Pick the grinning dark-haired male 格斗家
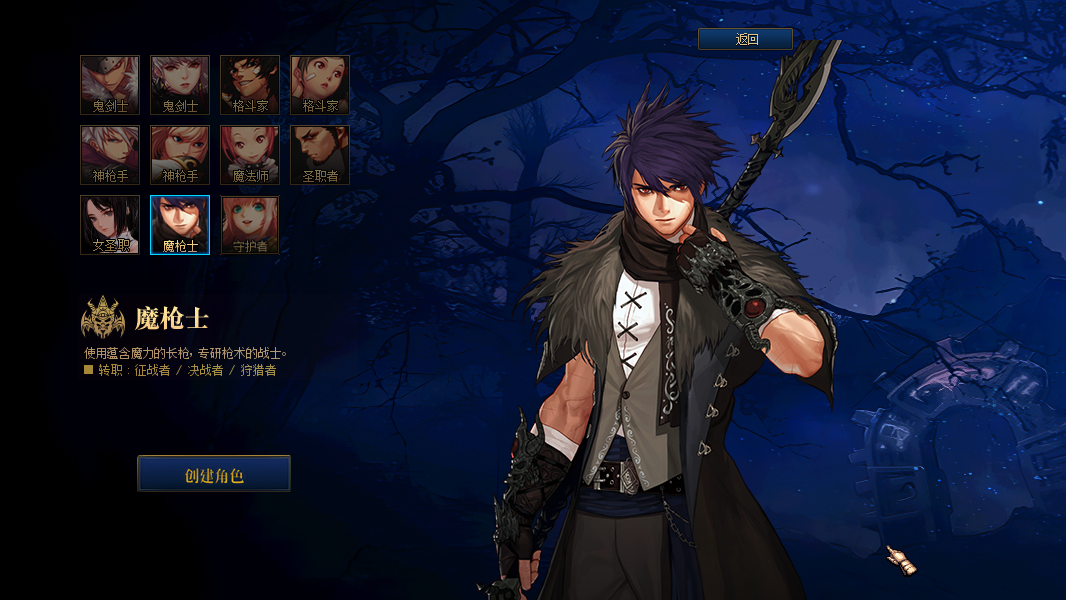This screenshot has height=600, width=1066. [250, 85]
